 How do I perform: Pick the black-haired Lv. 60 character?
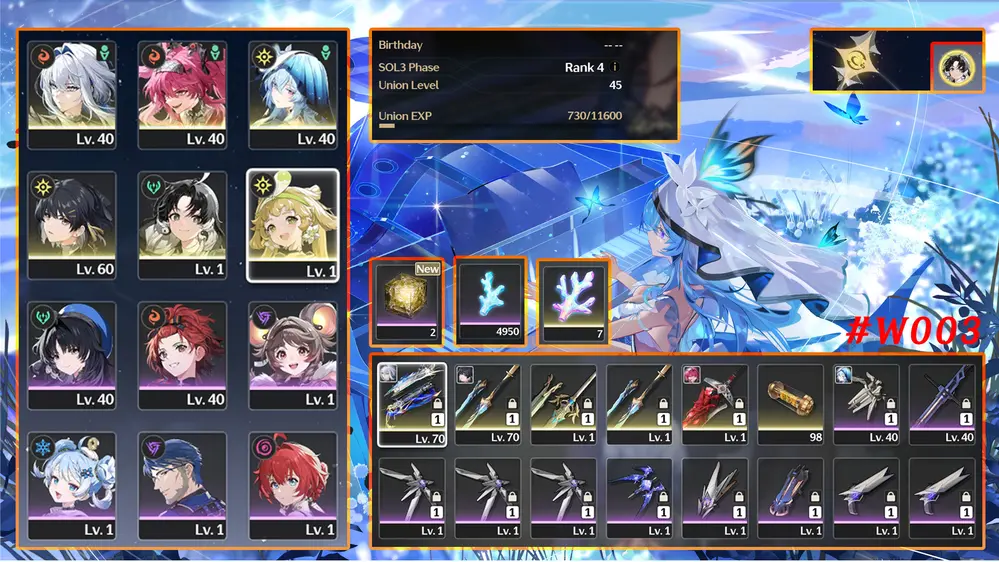click(x=72, y=225)
